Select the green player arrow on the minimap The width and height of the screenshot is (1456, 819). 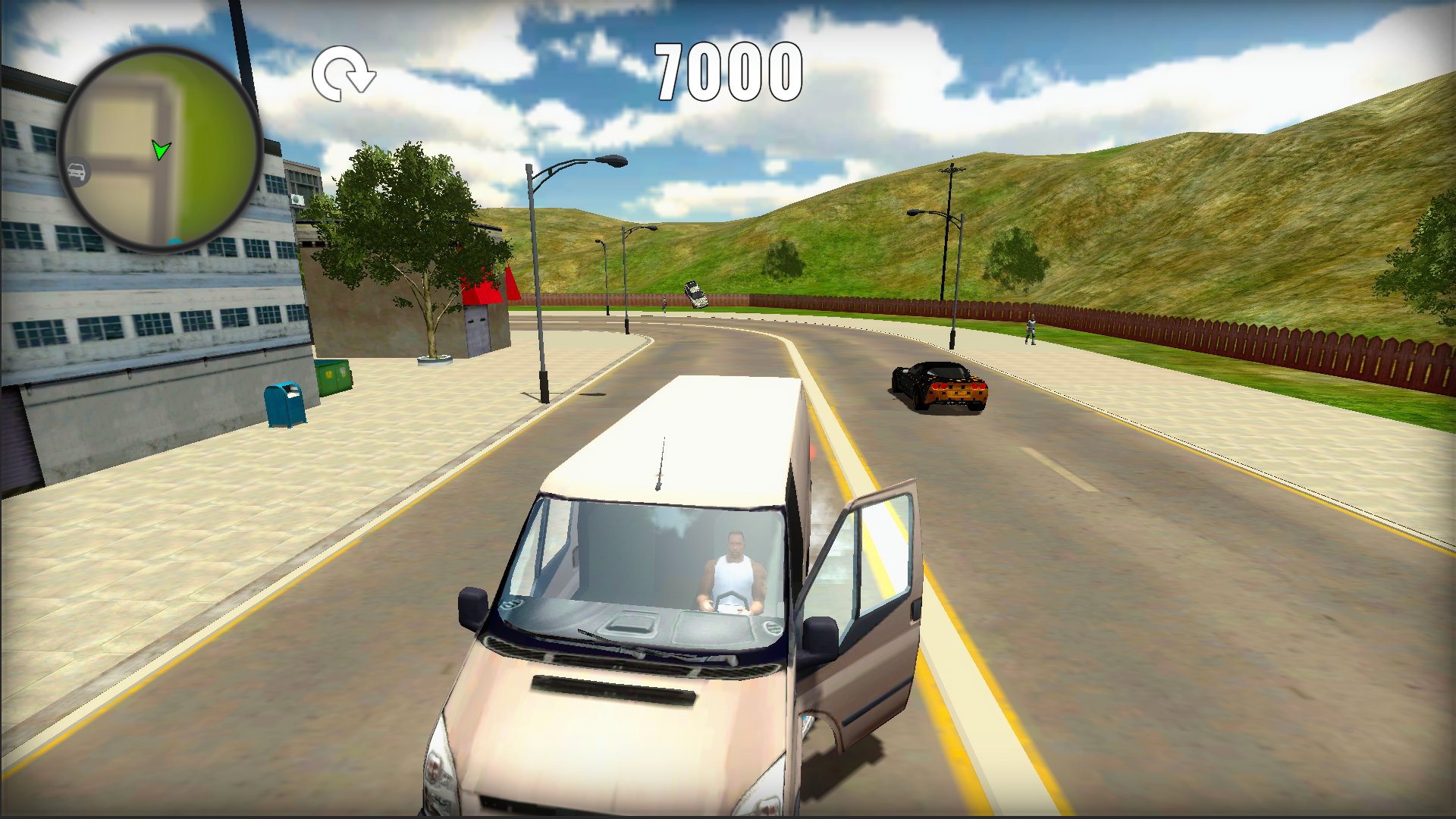point(162,150)
